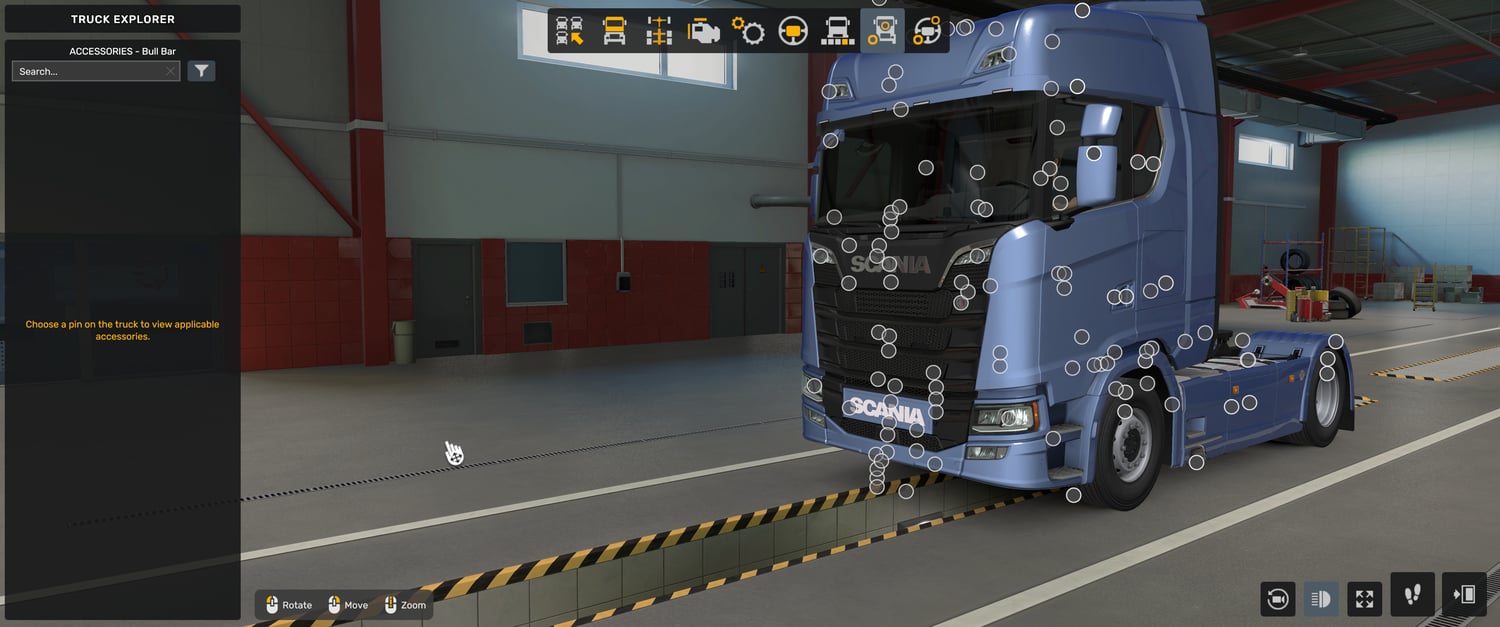Clear the search box with the X
Viewport: 1500px width, 627px height.
coord(171,72)
